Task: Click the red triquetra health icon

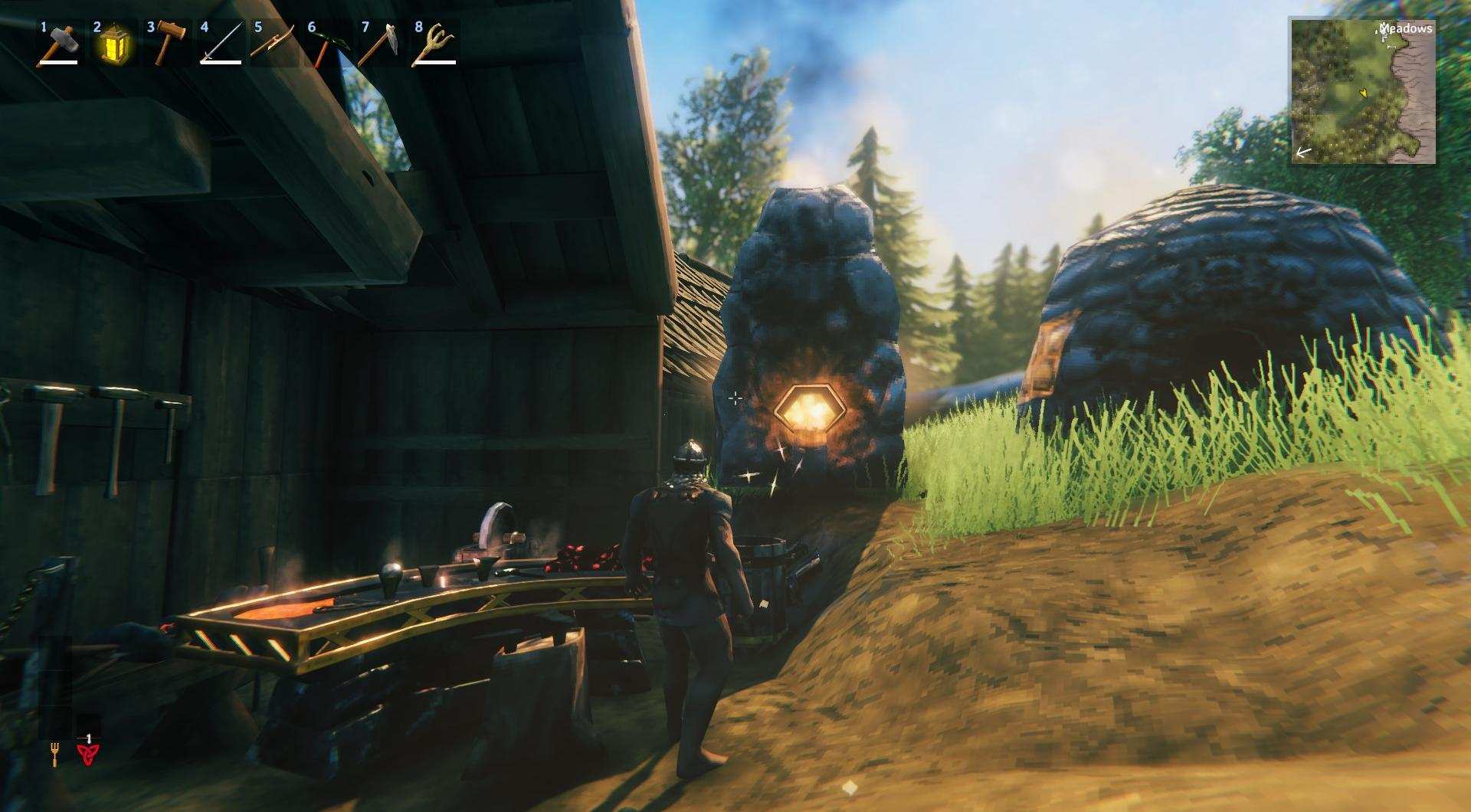Action: coord(88,756)
